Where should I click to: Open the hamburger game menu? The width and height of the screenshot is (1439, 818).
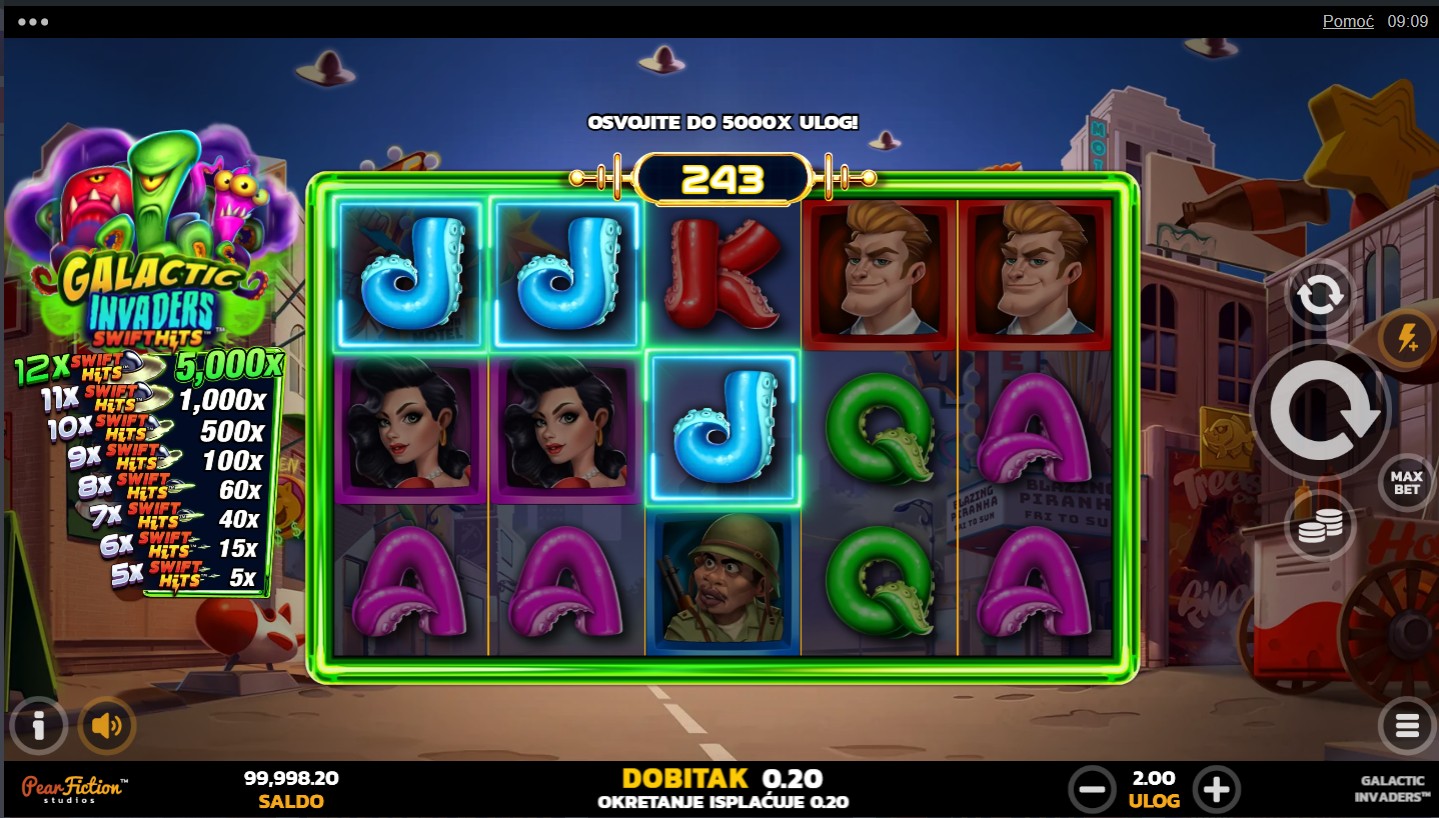1406,726
